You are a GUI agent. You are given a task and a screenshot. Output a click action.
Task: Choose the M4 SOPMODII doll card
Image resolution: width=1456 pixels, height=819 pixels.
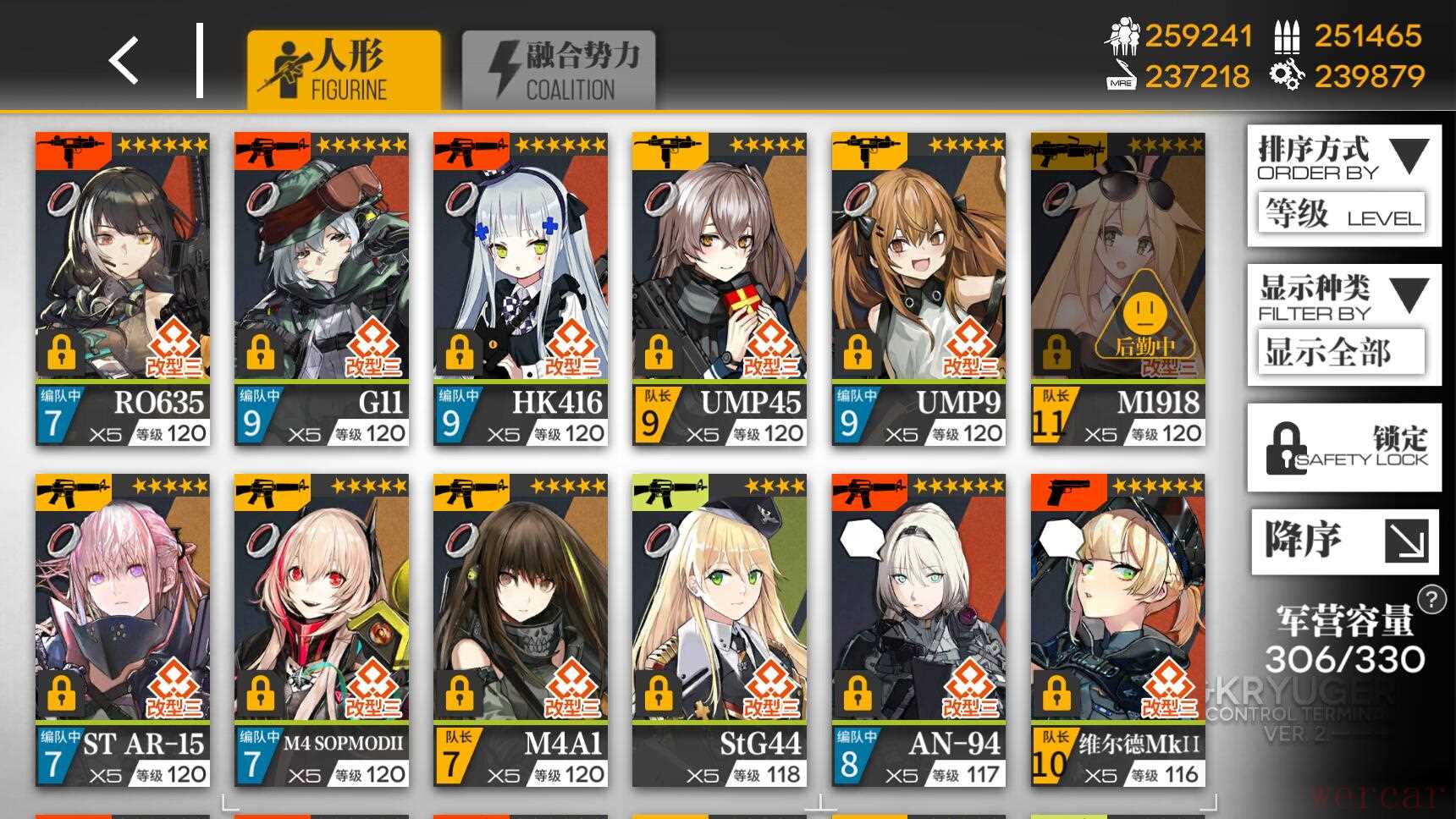322,630
